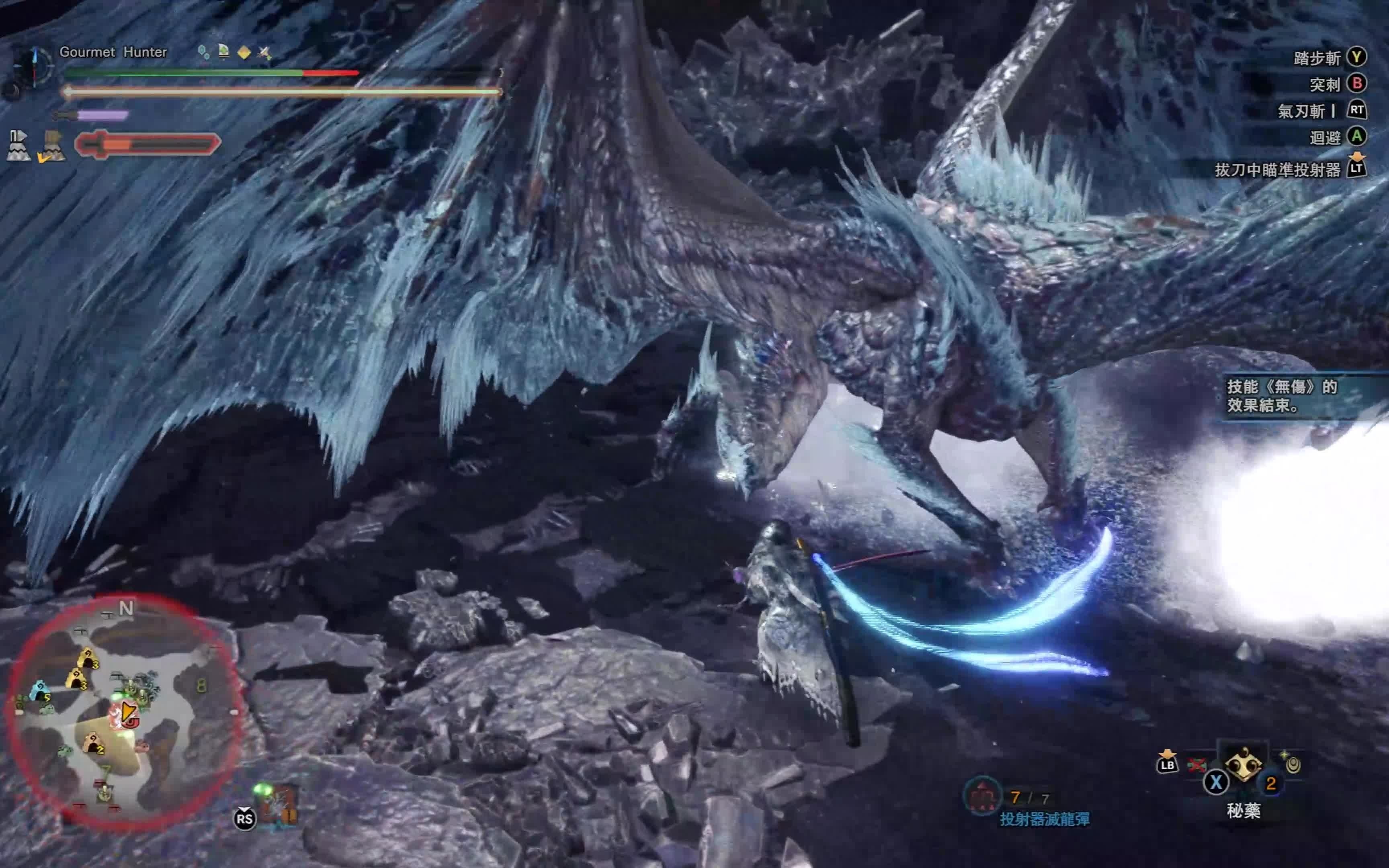Click the blue camp marker numbered 5
Viewport: 1389px width, 868px height.
click(39, 691)
